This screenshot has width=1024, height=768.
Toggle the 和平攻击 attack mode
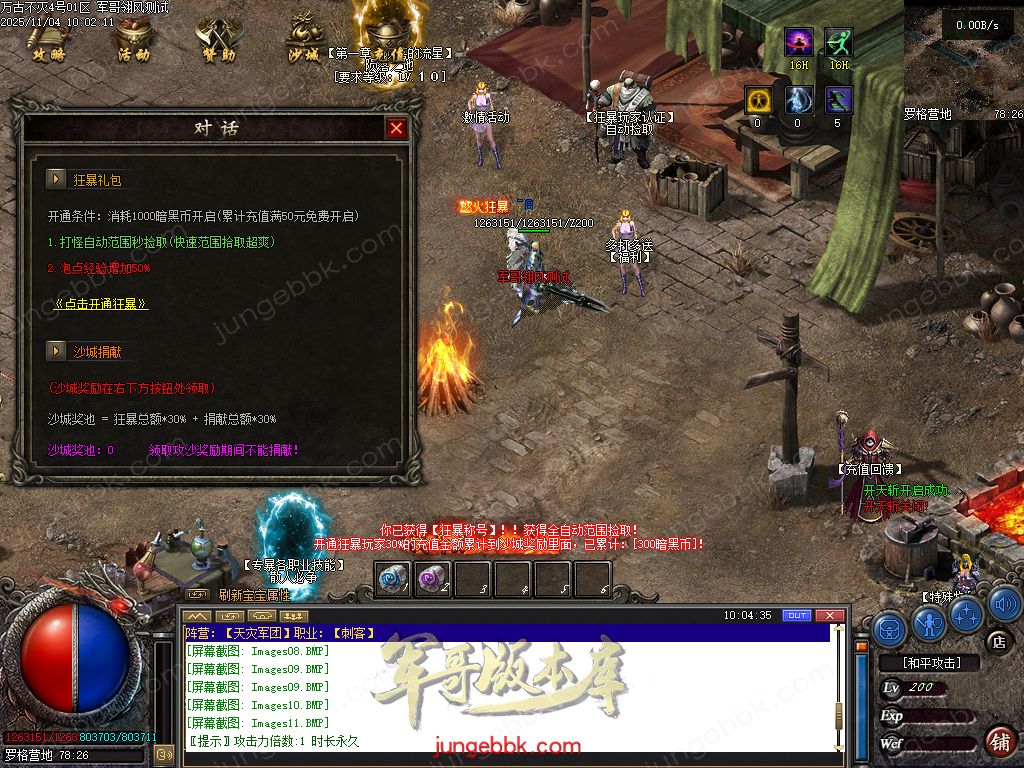(931, 662)
